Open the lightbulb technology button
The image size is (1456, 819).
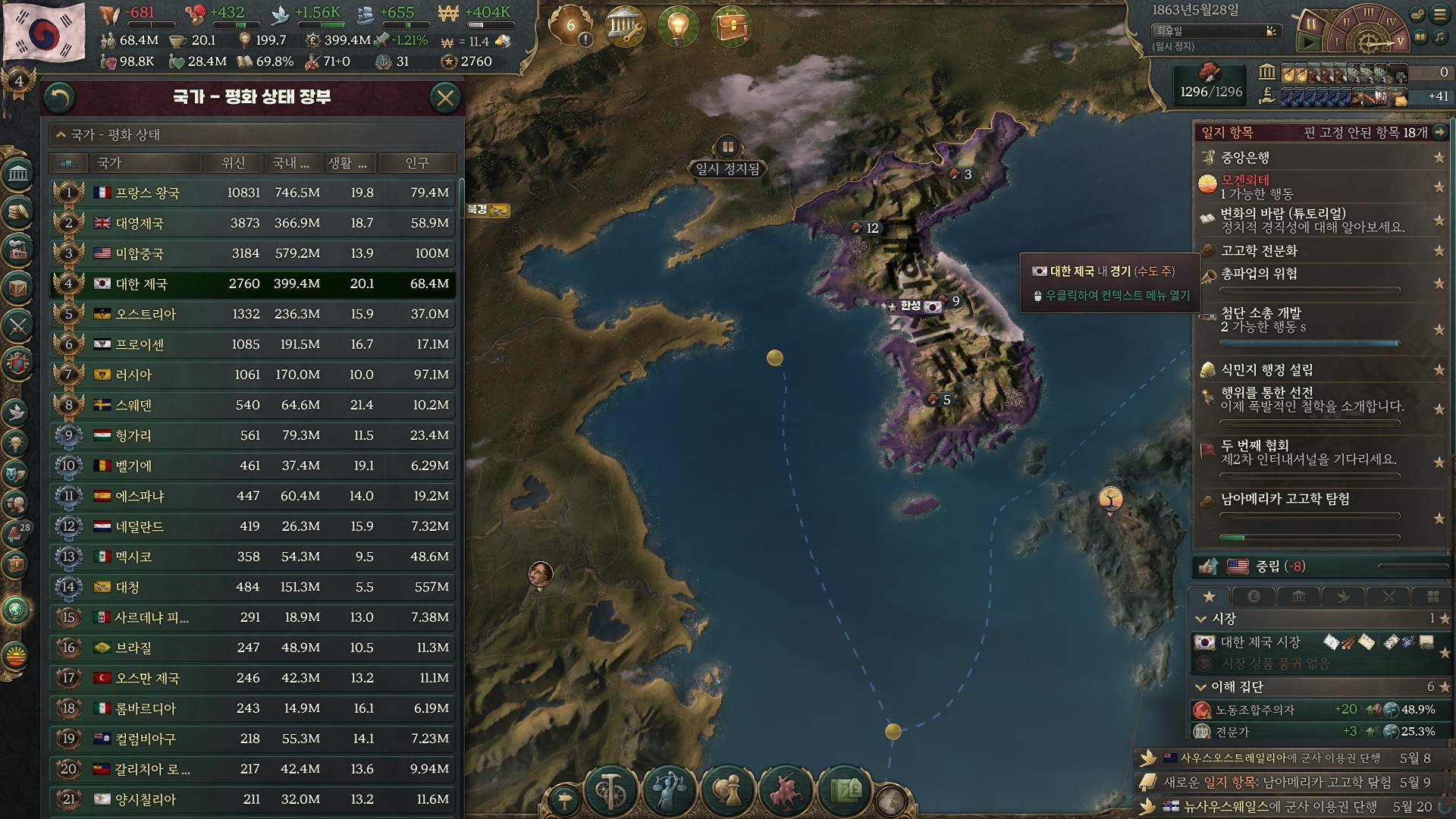[x=677, y=27]
